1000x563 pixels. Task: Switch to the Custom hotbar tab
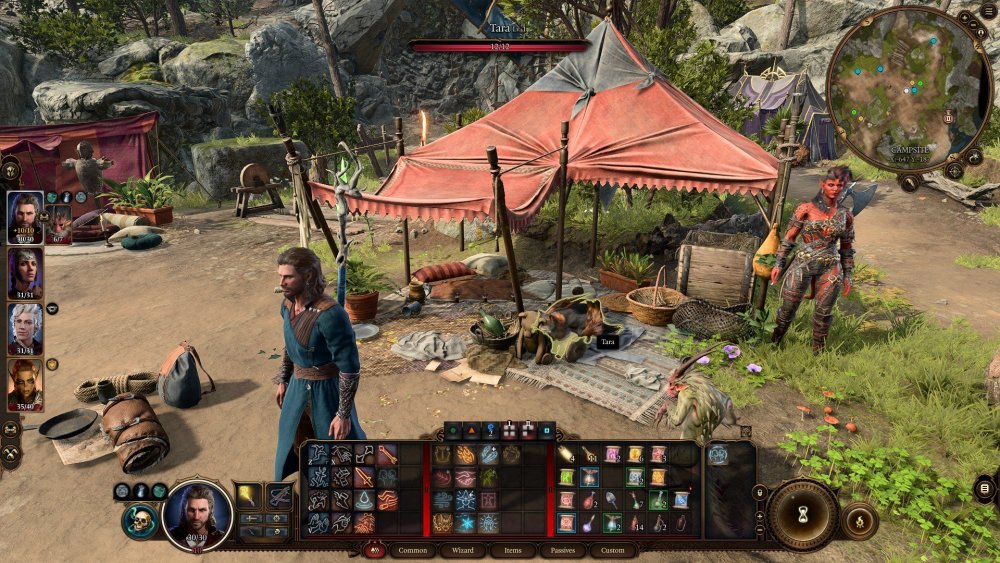coord(613,550)
